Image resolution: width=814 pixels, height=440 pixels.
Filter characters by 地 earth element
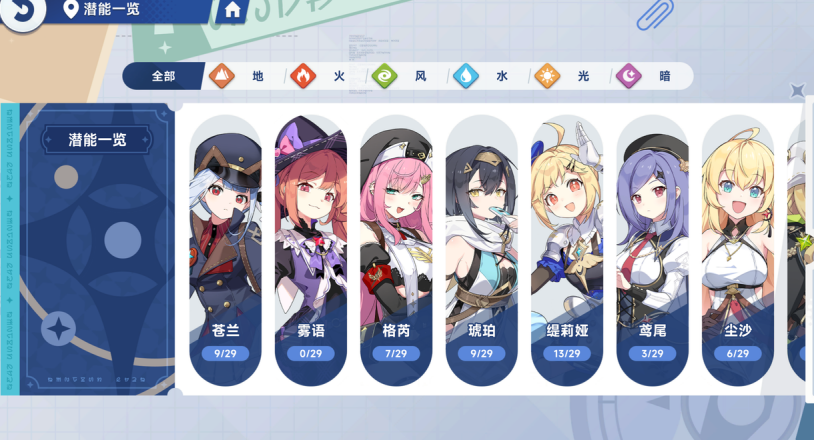point(242,76)
